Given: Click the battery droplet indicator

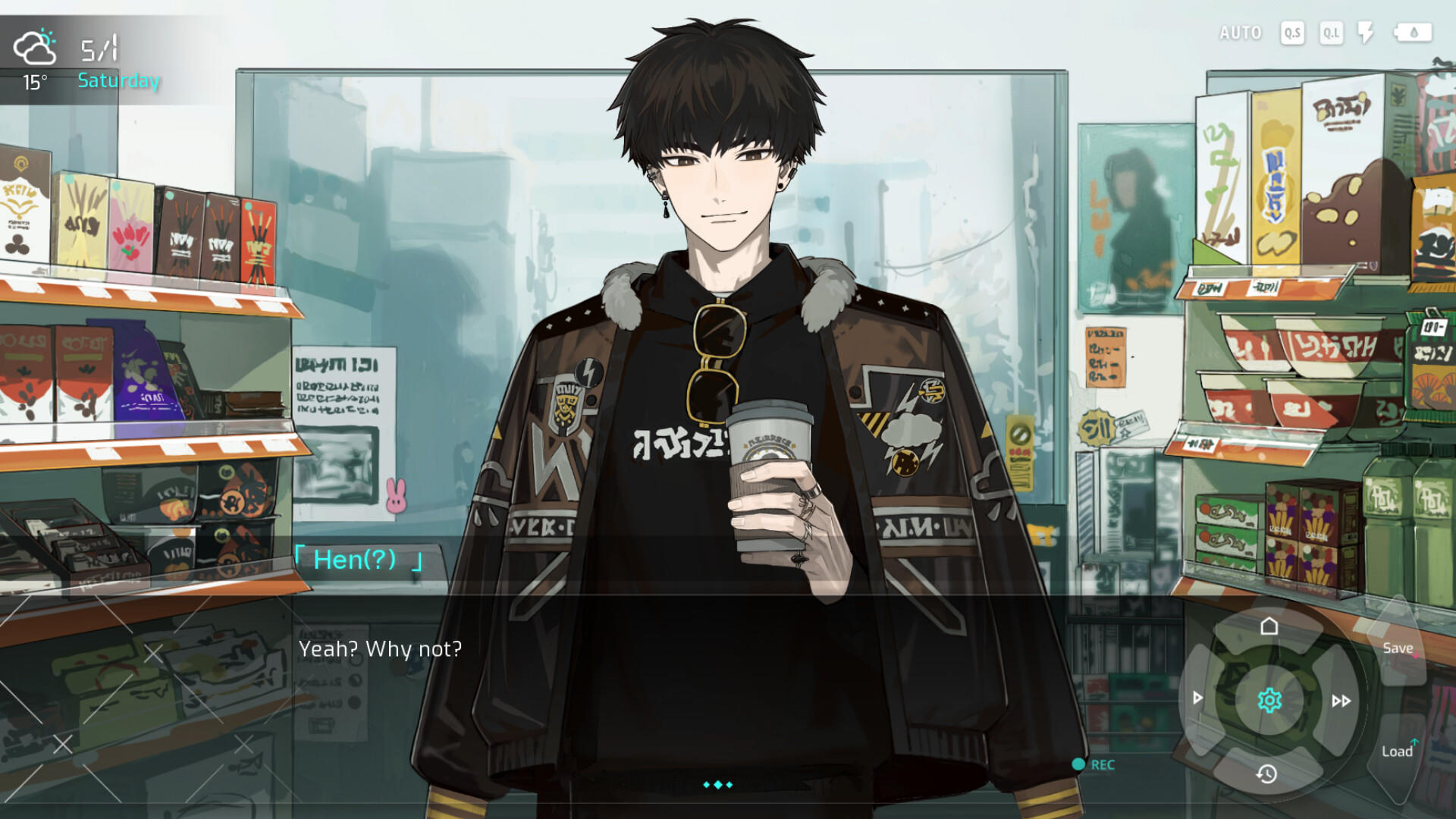Looking at the screenshot, I should 1412,33.
